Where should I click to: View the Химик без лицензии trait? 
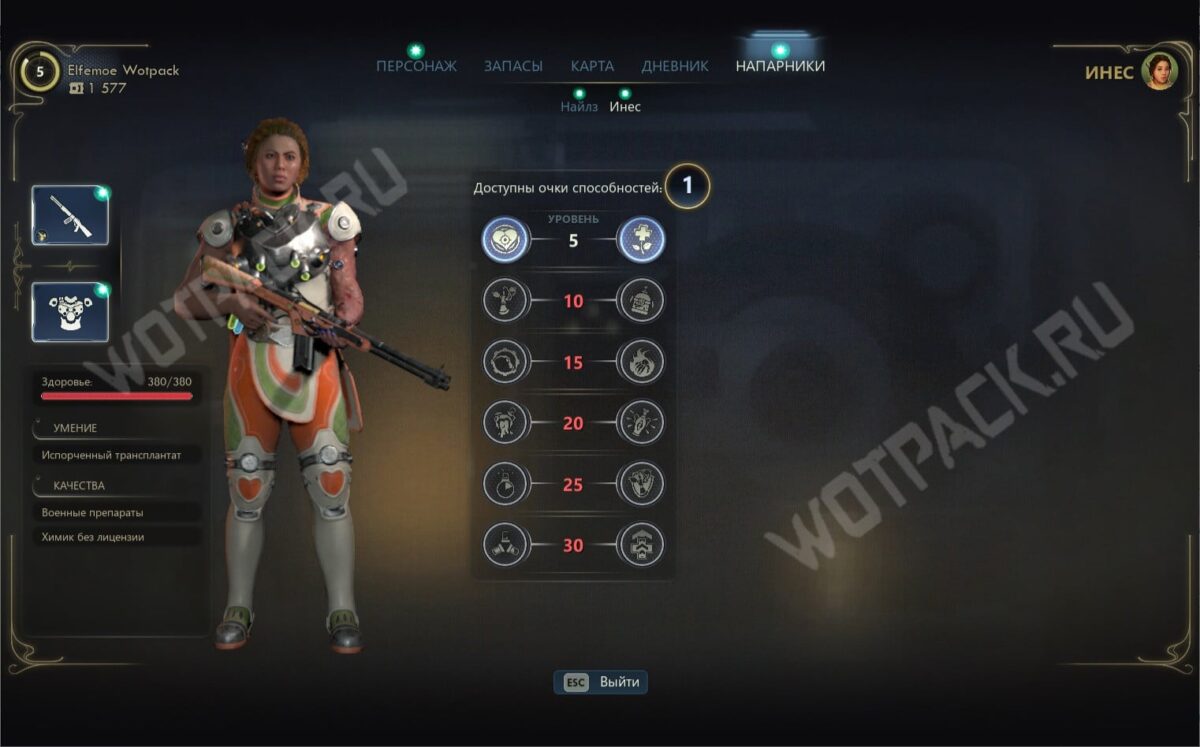93,537
